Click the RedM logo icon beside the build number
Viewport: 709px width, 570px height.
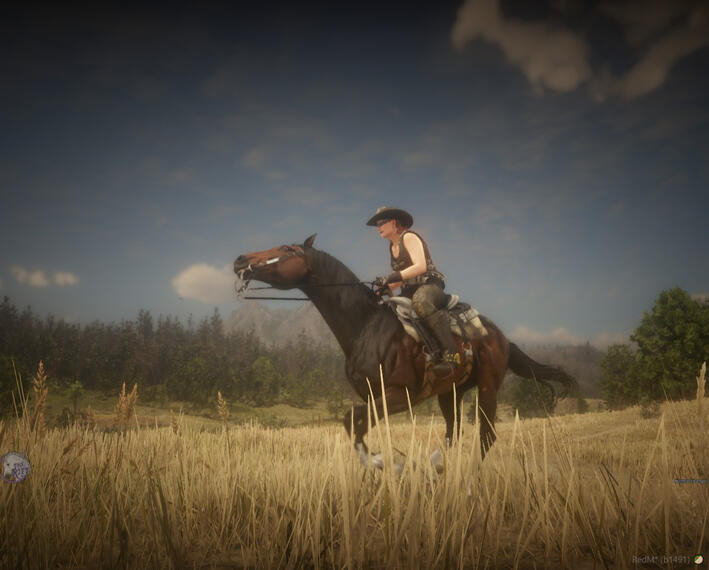point(698,560)
